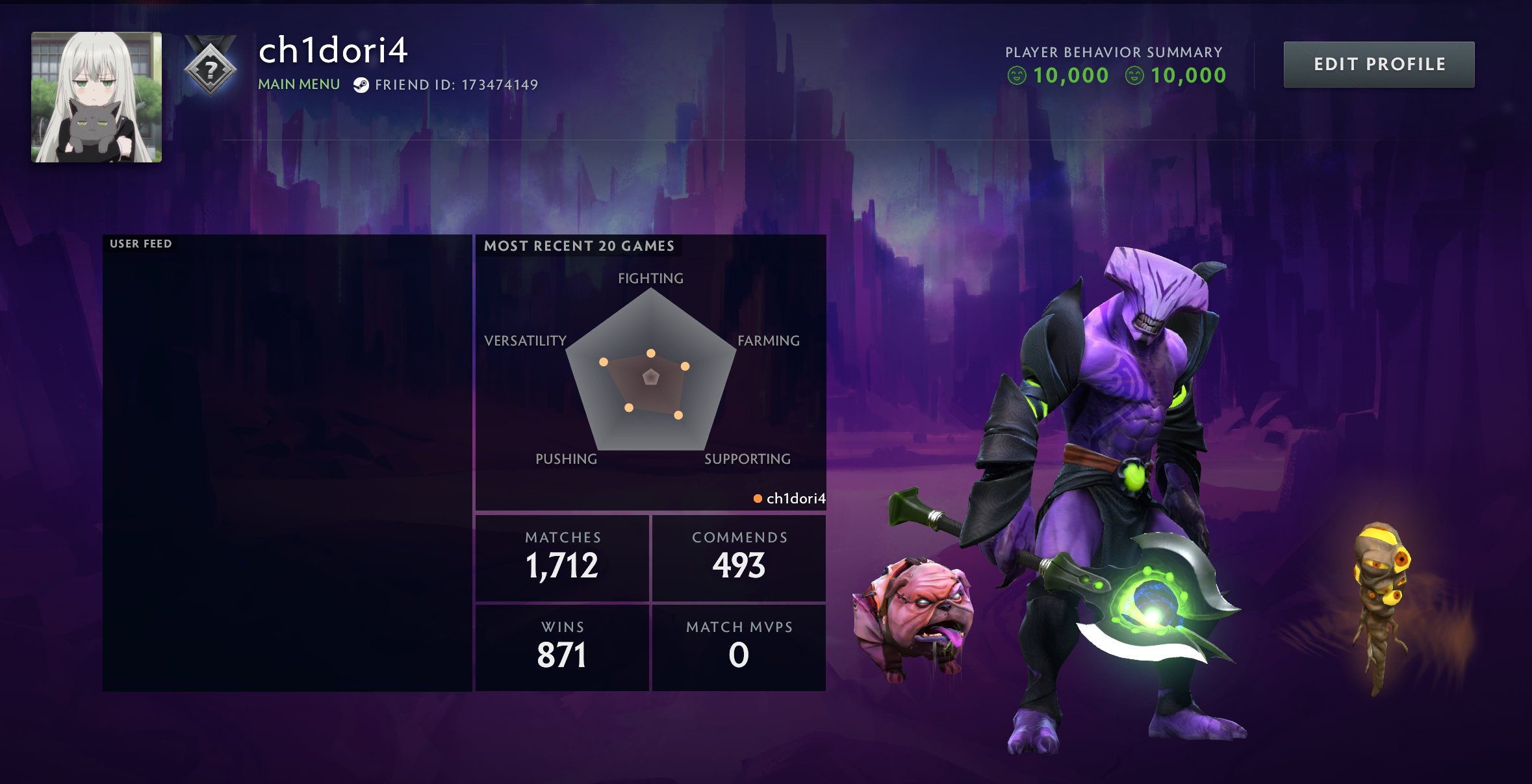View the Match MVPs tile
The width and height of the screenshot is (1532, 784).
739,647
